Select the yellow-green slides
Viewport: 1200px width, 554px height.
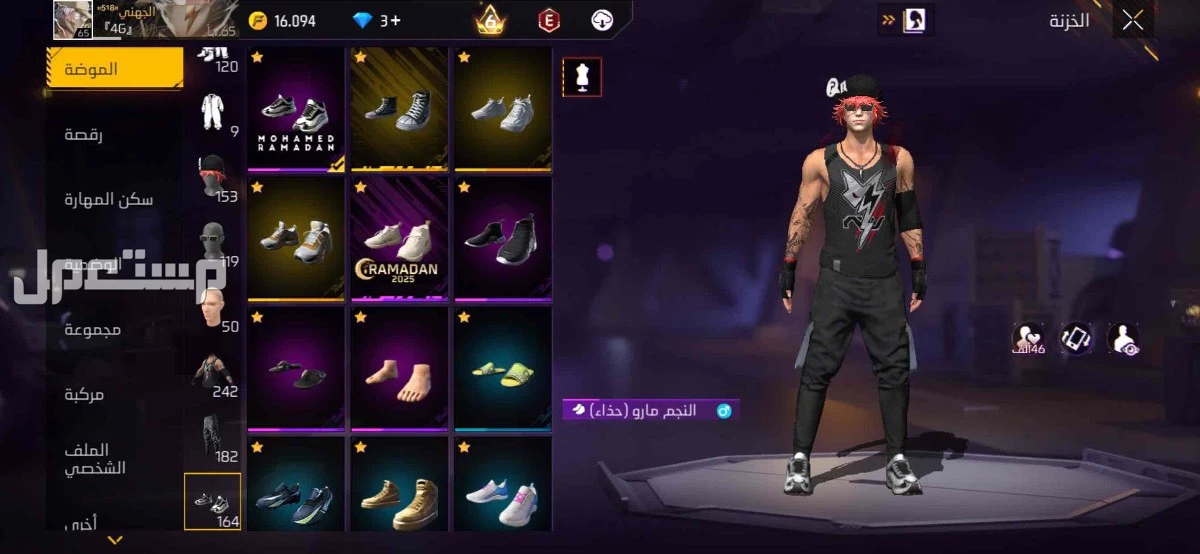[502, 370]
